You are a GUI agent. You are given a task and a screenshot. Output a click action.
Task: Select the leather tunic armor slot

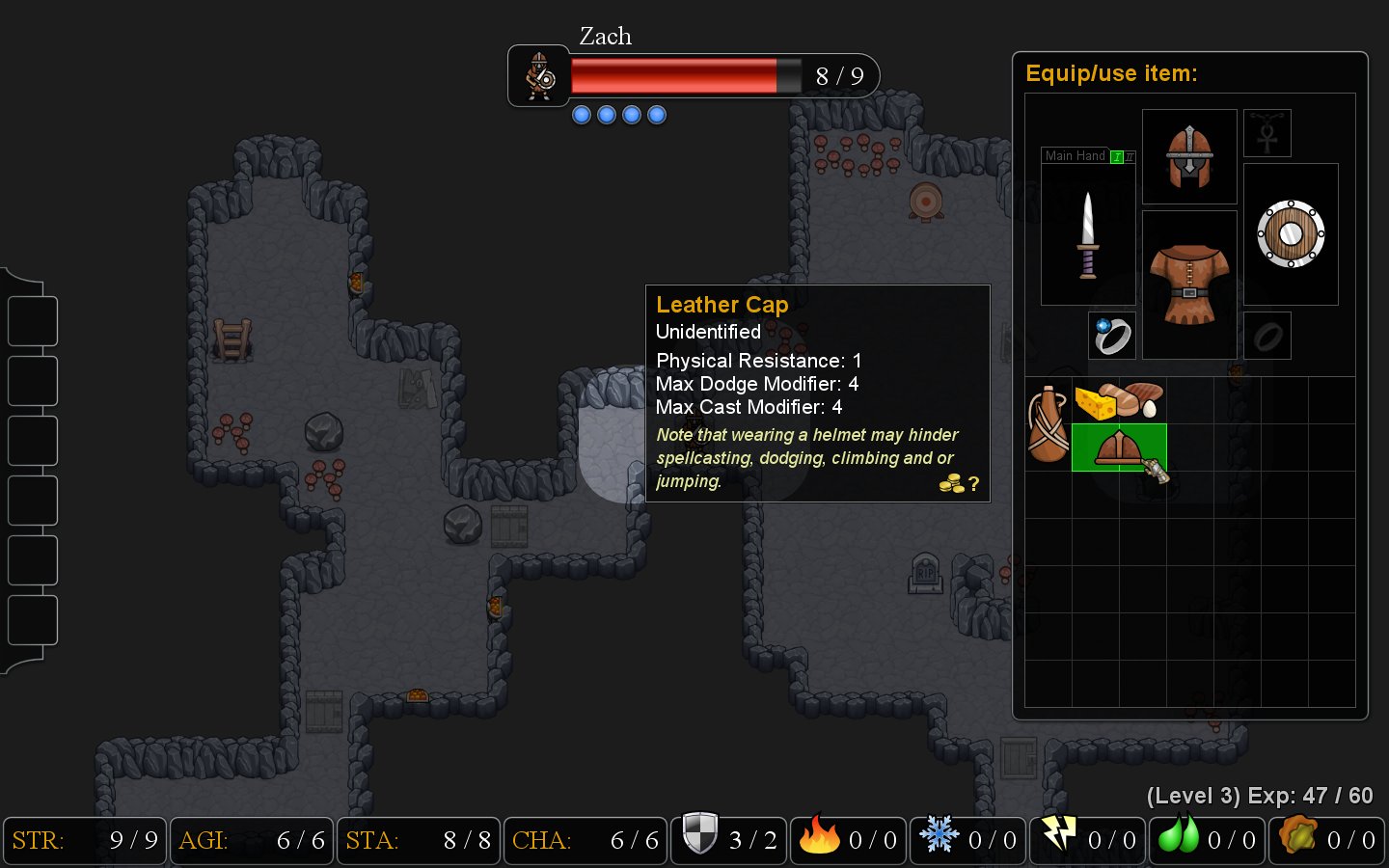click(x=1189, y=284)
